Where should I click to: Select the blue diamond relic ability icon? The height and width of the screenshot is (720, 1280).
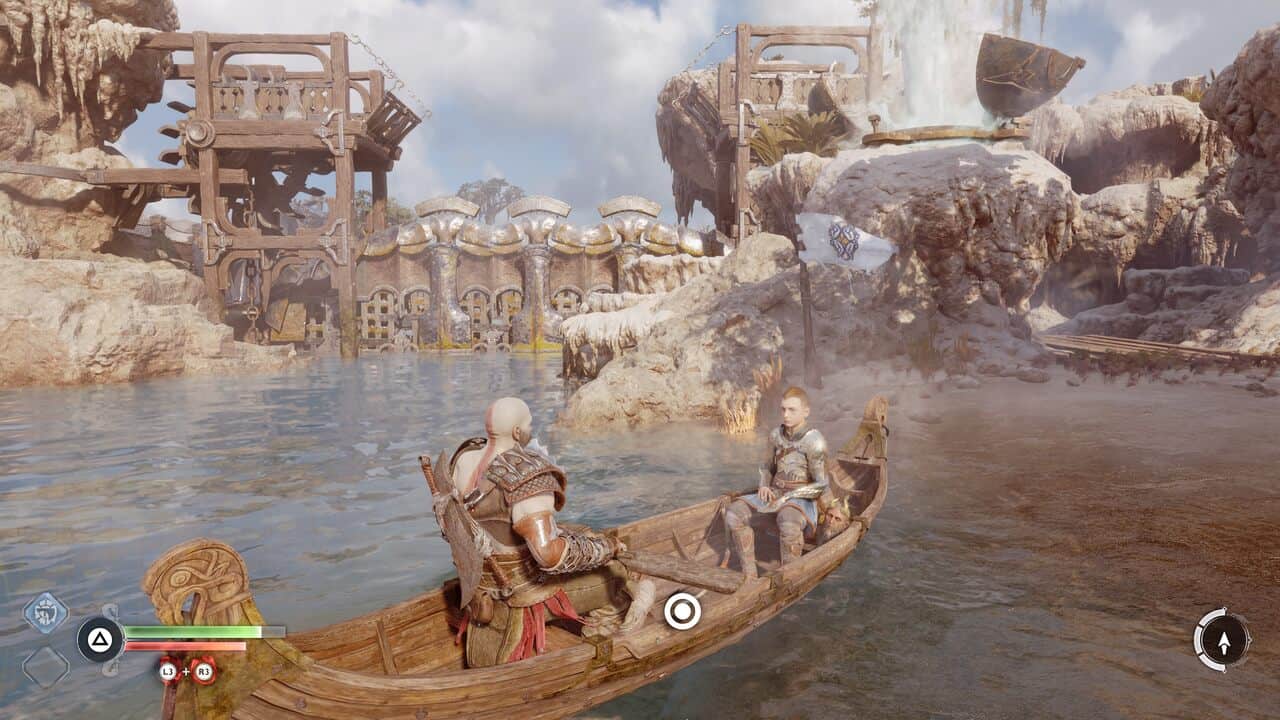(46, 612)
